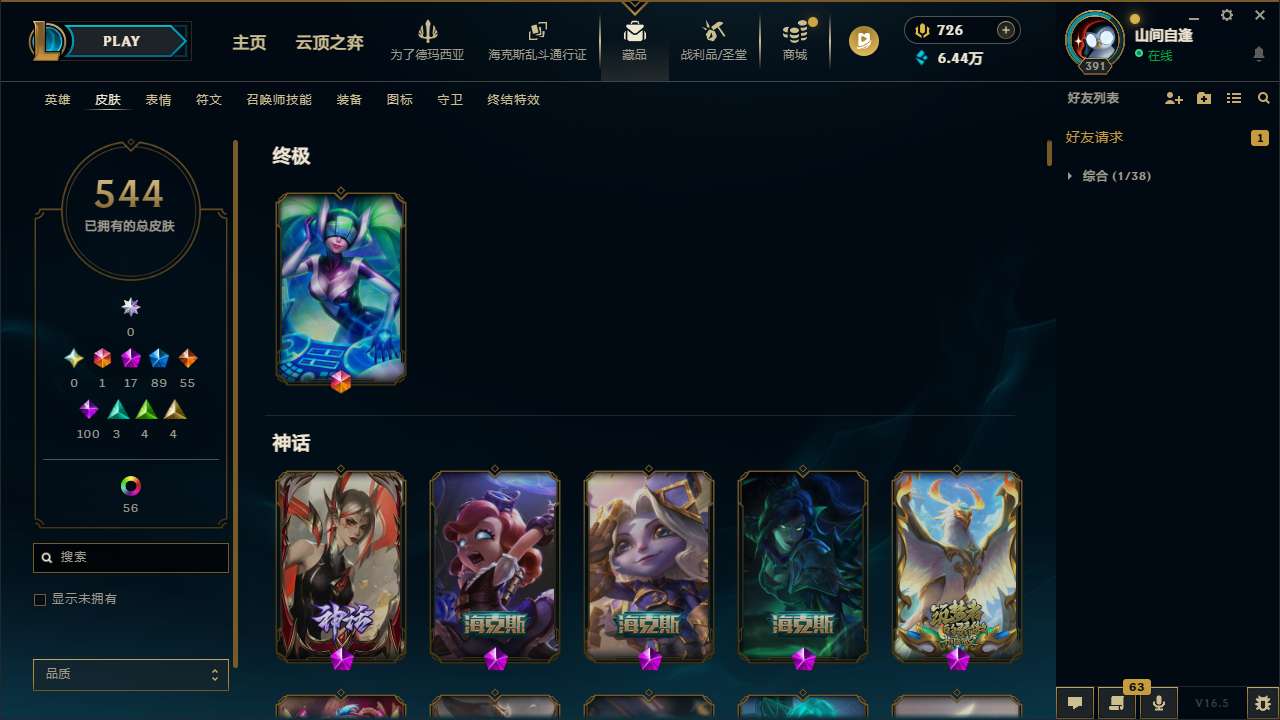The image size is (1280, 720).
Task: Open the 品质 quality dropdown
Action: 130,674
